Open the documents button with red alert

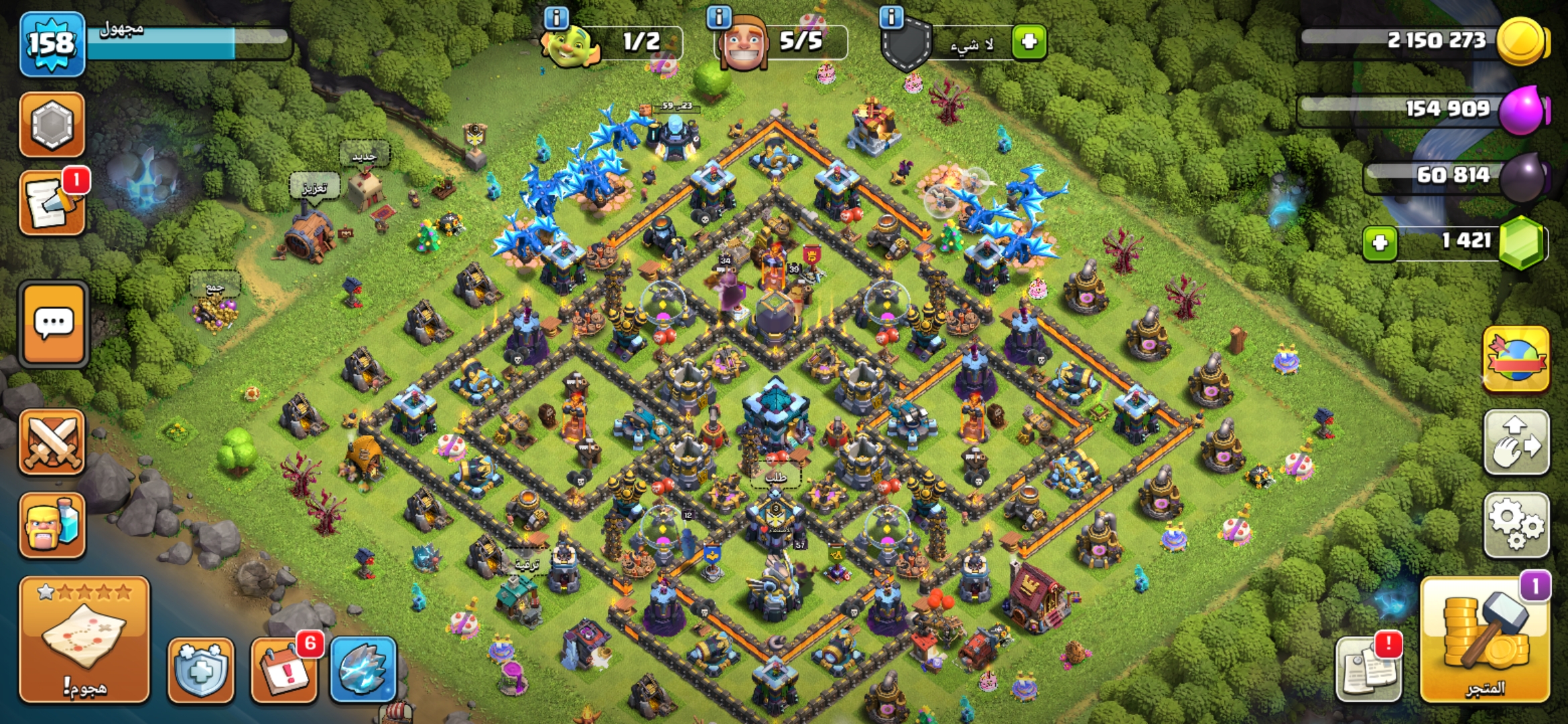click(1368, 670)
